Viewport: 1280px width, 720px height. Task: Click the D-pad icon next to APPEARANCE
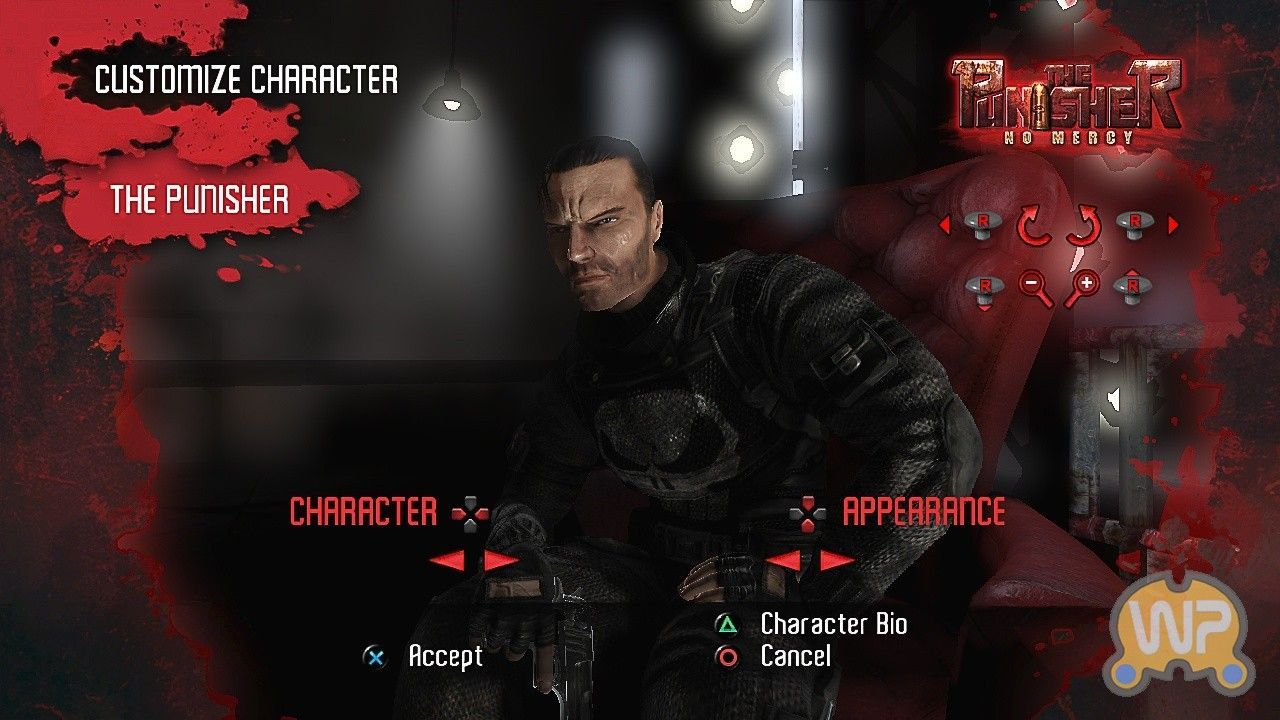[806, 513]
